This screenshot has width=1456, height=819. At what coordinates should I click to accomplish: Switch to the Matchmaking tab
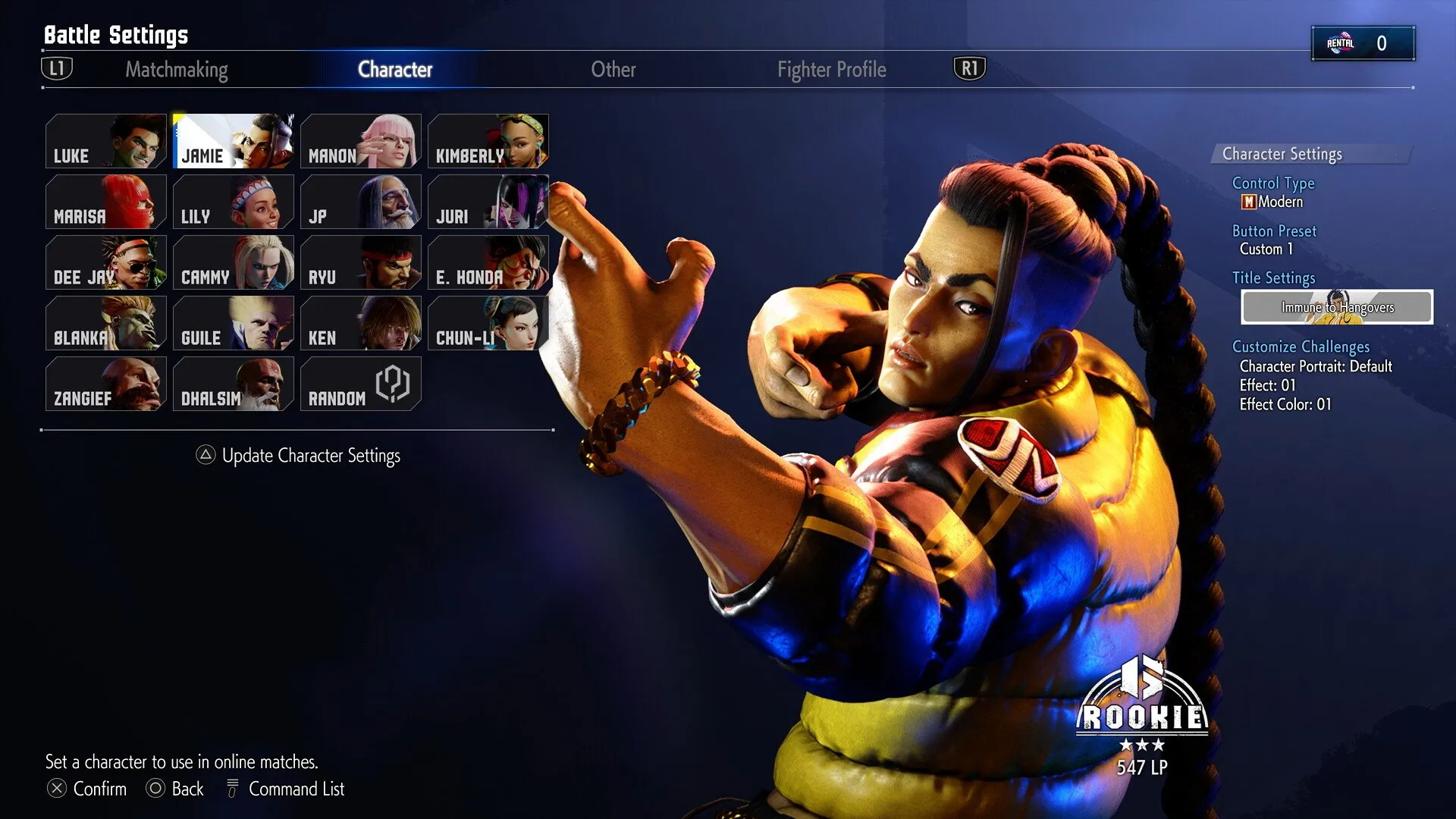coord(176,70)
